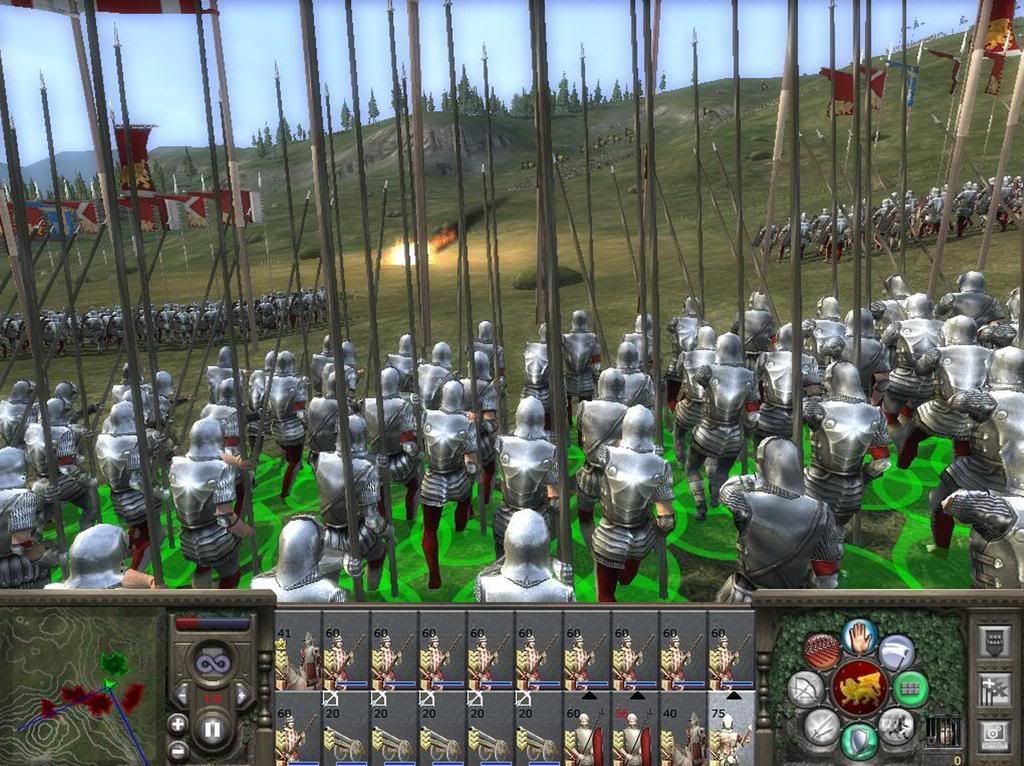The image size is (1024, 766).
Task: Increase game speed with the right arrow
Action: click(243, 693)
